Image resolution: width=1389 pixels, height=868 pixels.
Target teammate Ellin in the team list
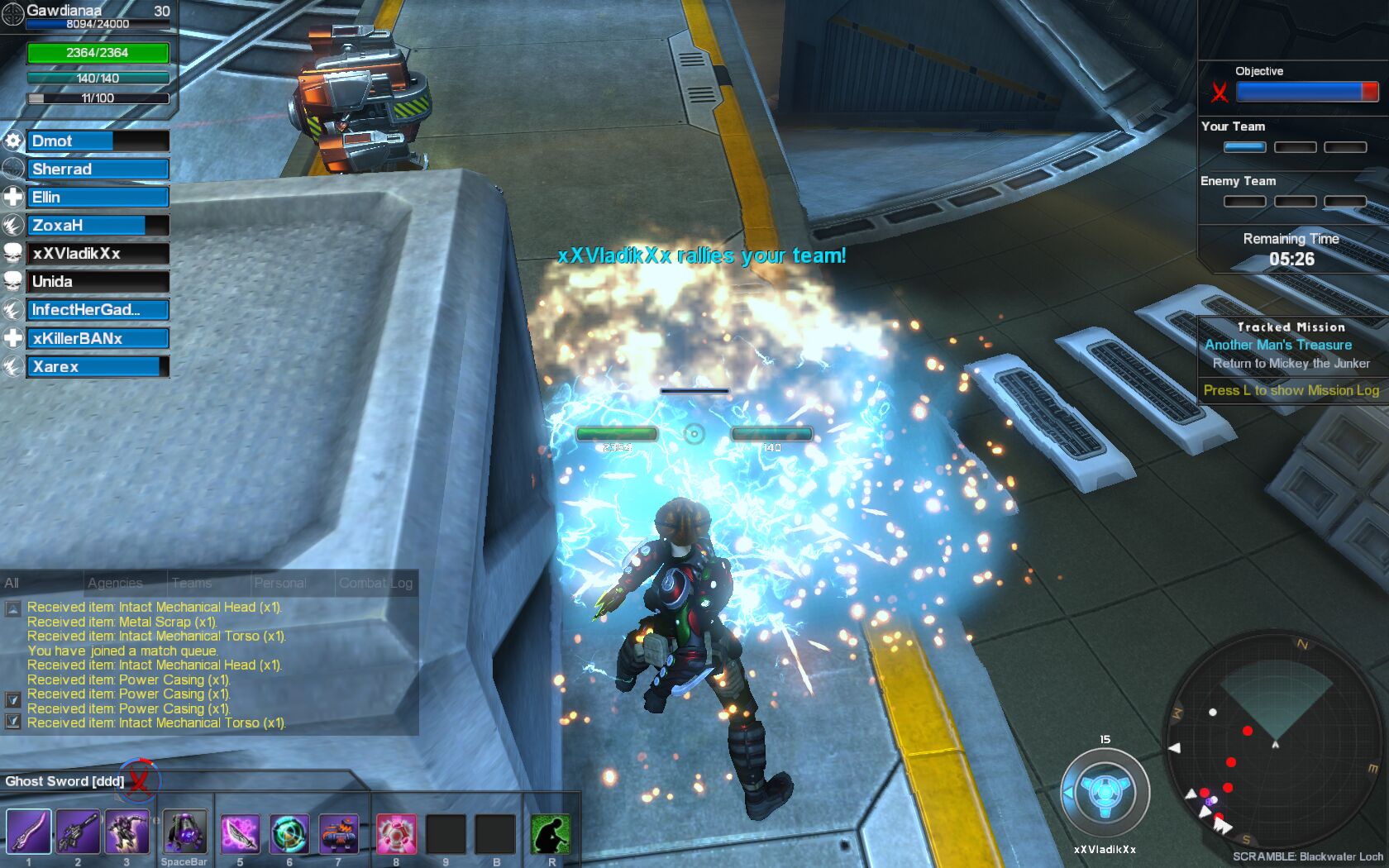tap(98, 198)
